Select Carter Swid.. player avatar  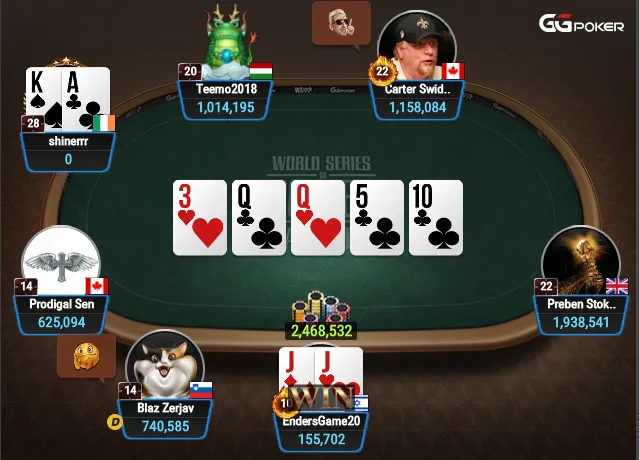pyautogui.click(x=416, y=47)
